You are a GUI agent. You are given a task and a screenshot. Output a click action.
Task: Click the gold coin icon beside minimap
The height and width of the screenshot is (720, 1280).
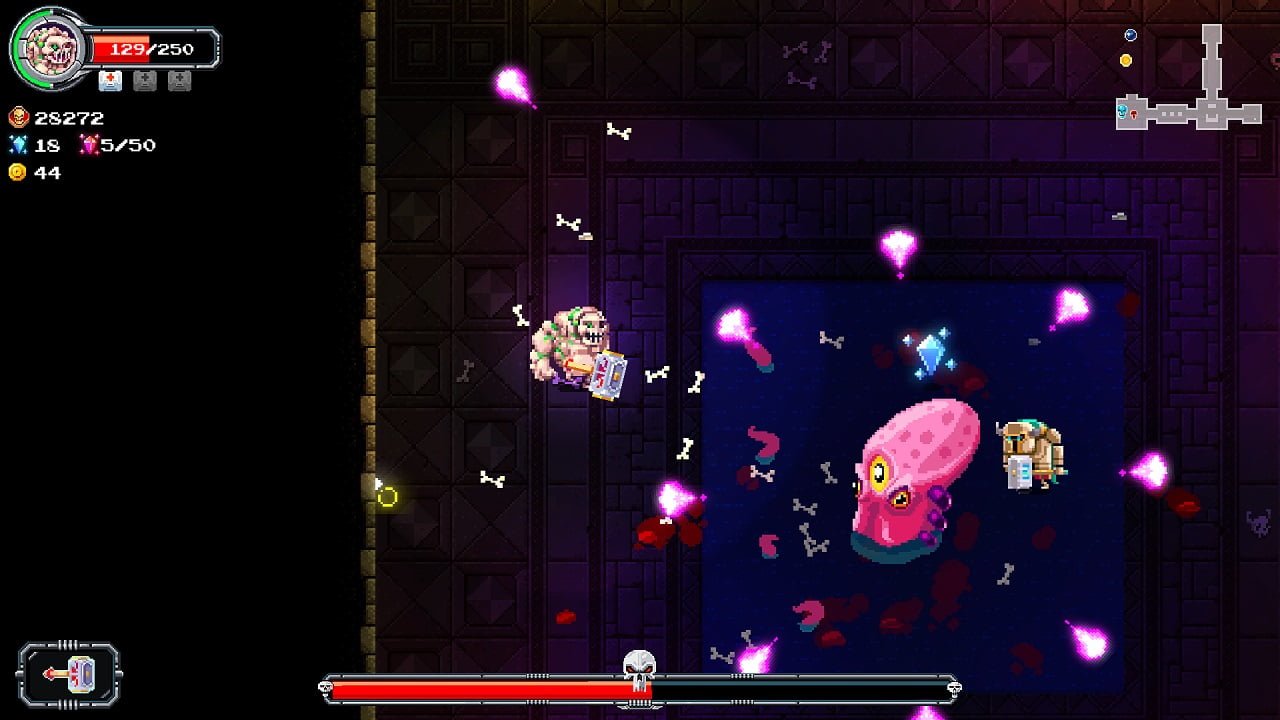[x=1126, y=60]
